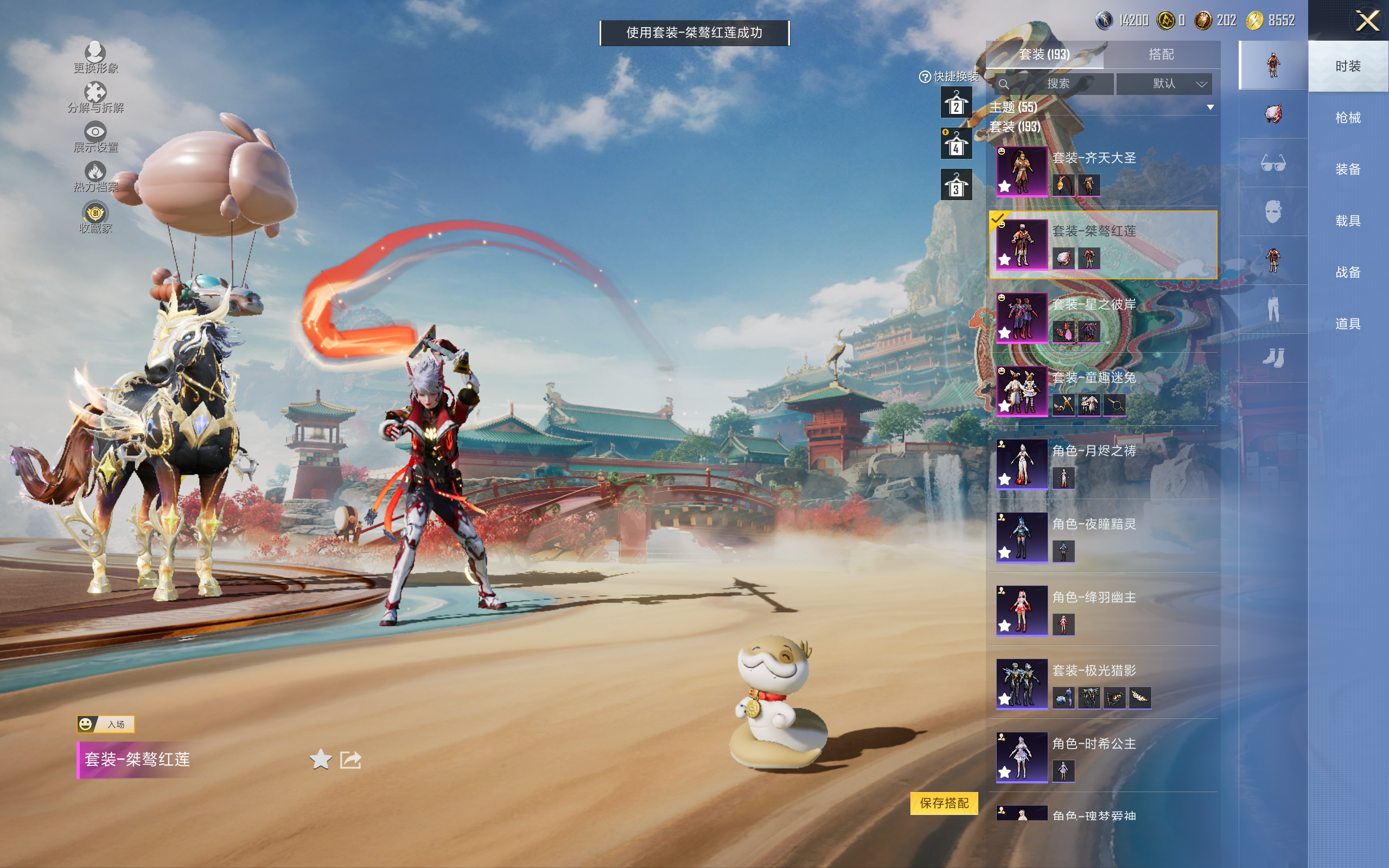
Task: Switch to the 搭配 tab
Action: tap(1161, 55)
